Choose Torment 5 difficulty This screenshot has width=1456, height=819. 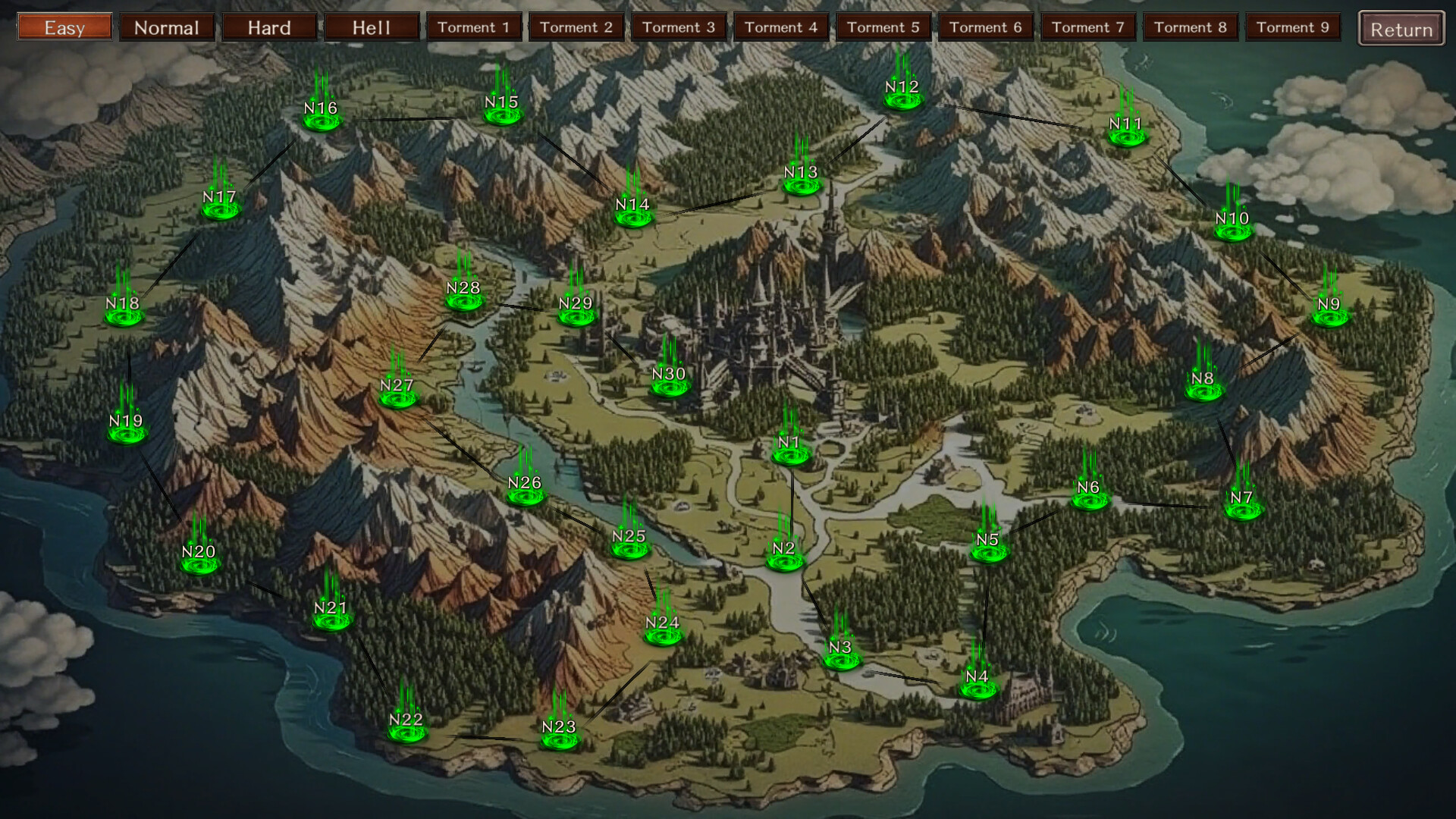[x=883, y=28]
